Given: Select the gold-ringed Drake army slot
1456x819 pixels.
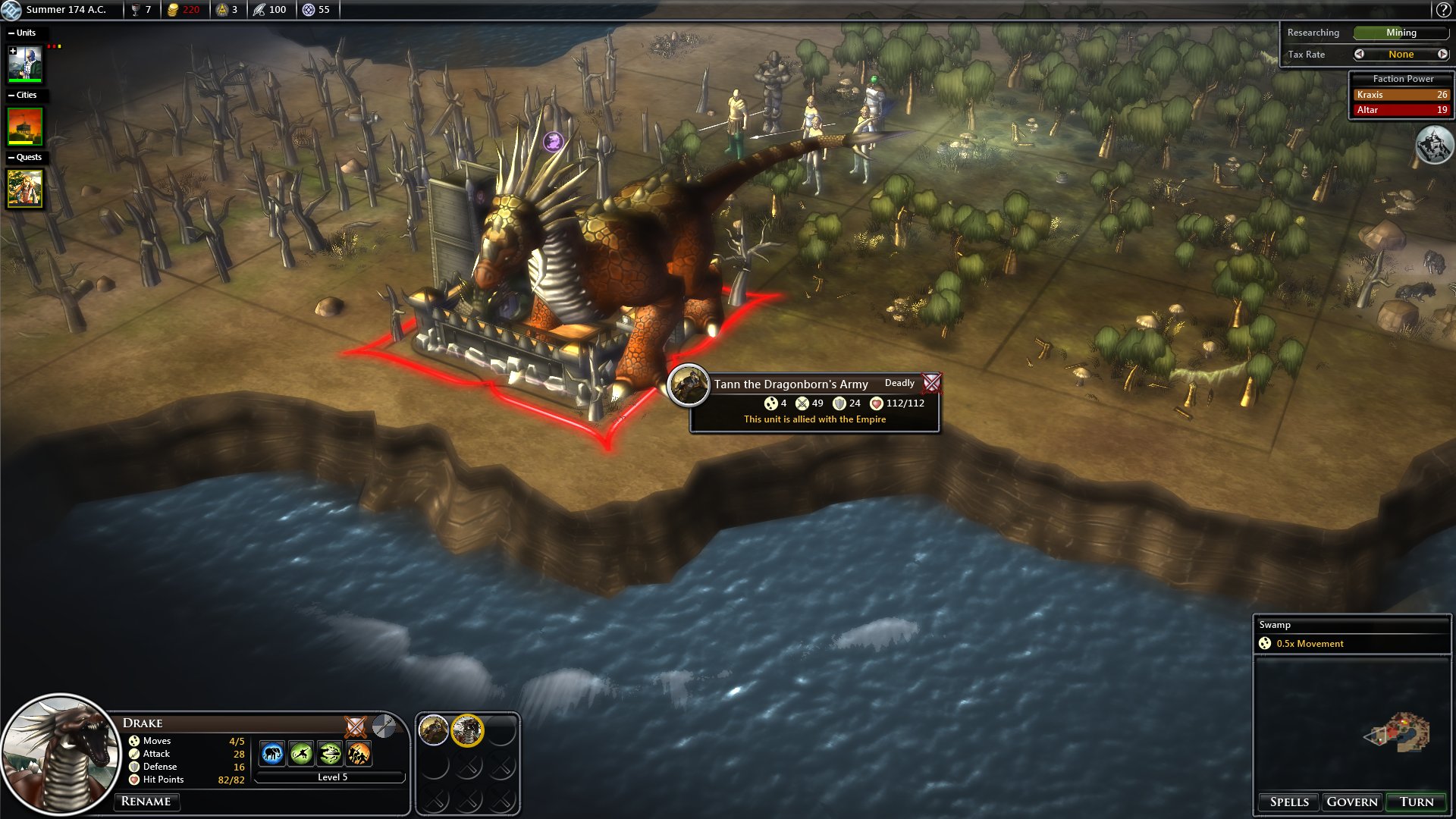Looking at the screenshot, I should point(467,730).
